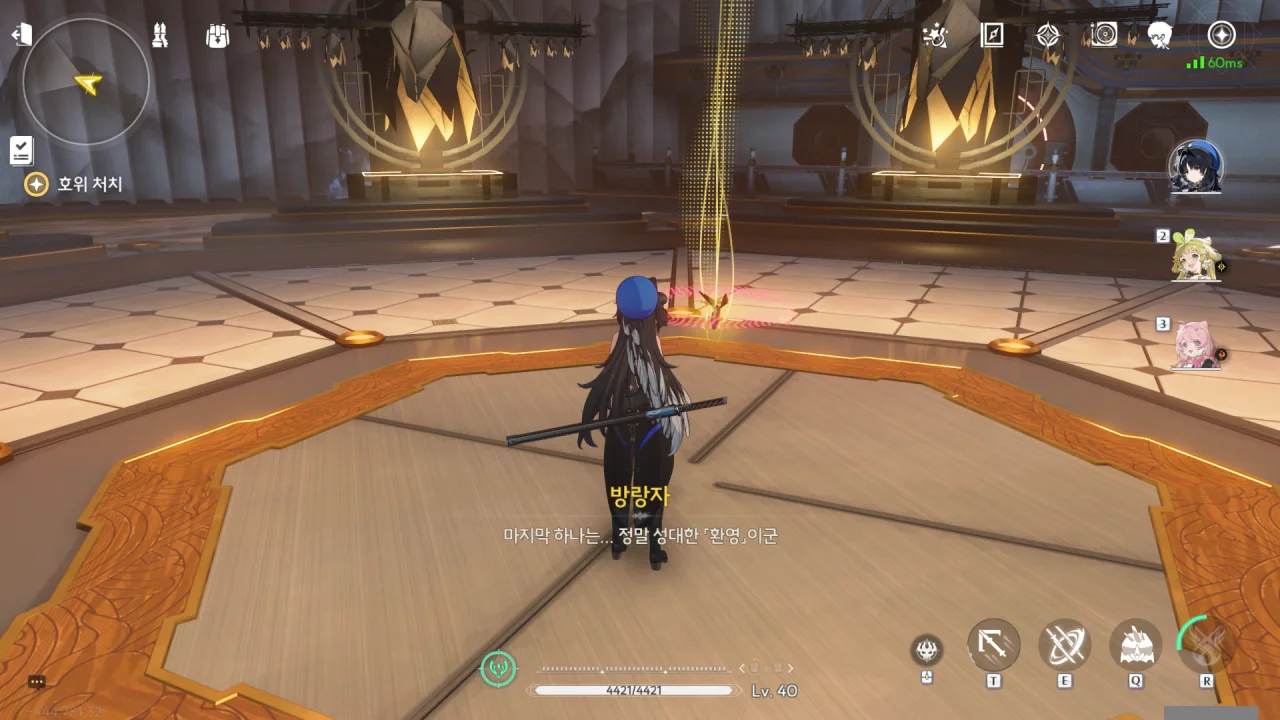Click the exit door icon
This screenshot has width=1280, height=720.
pyautogui.click(x=21, y=35)
